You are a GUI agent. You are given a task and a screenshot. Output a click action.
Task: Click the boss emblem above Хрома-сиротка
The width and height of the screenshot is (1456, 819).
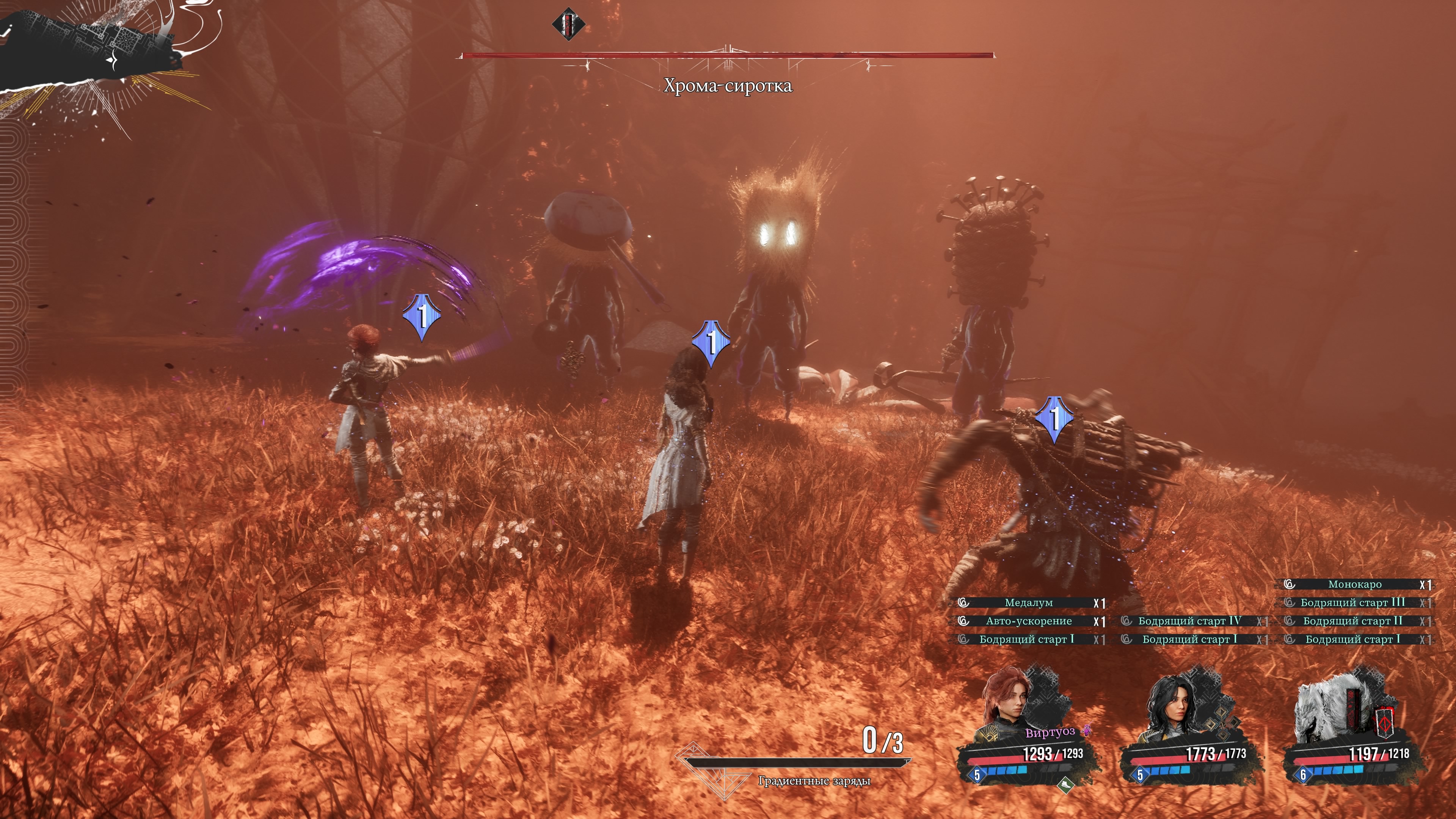568,24
